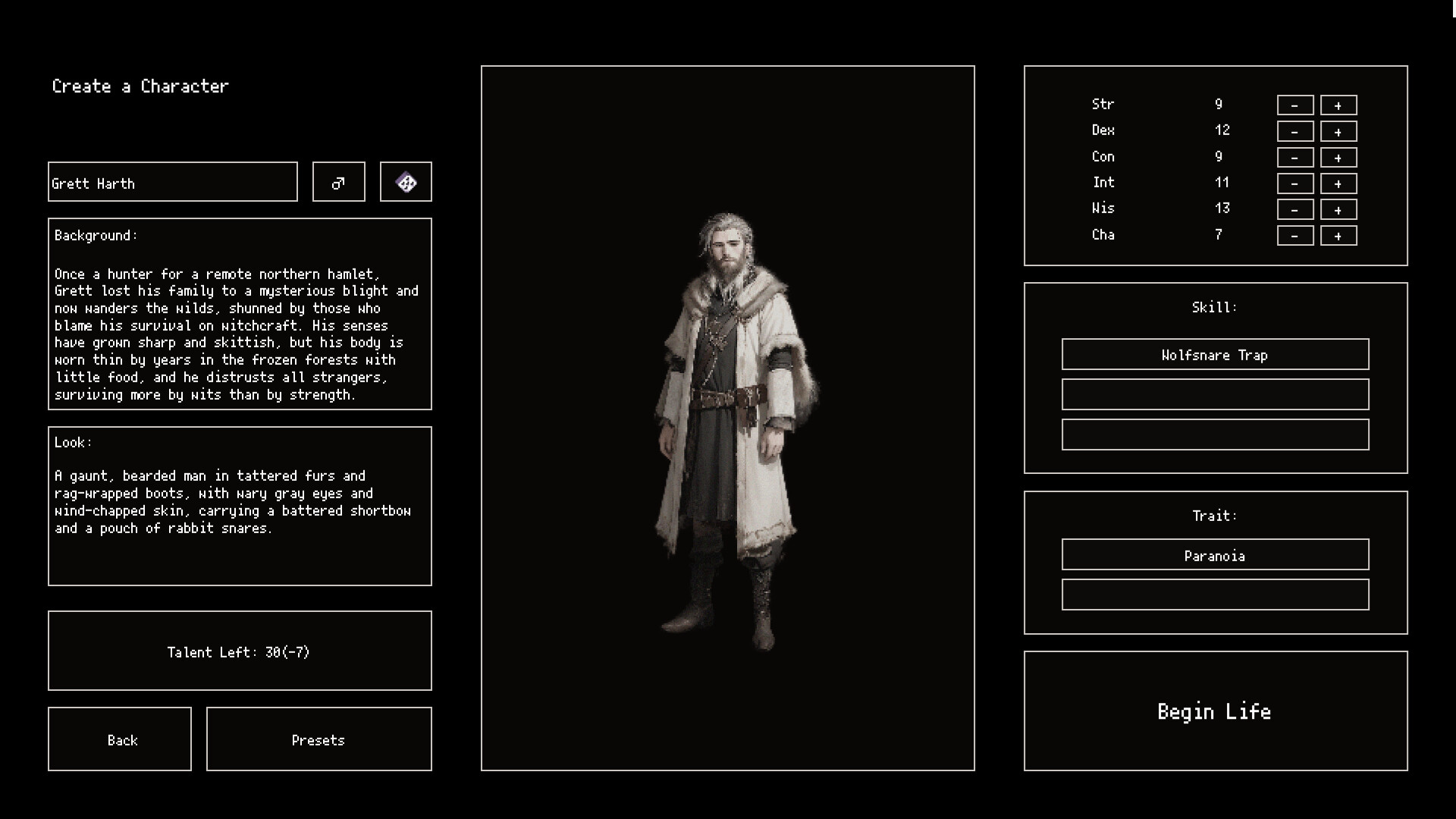Select the Wolfsnare Trap skill slot
This screenshot has height=819, width=1456.
click(1215, 355)
